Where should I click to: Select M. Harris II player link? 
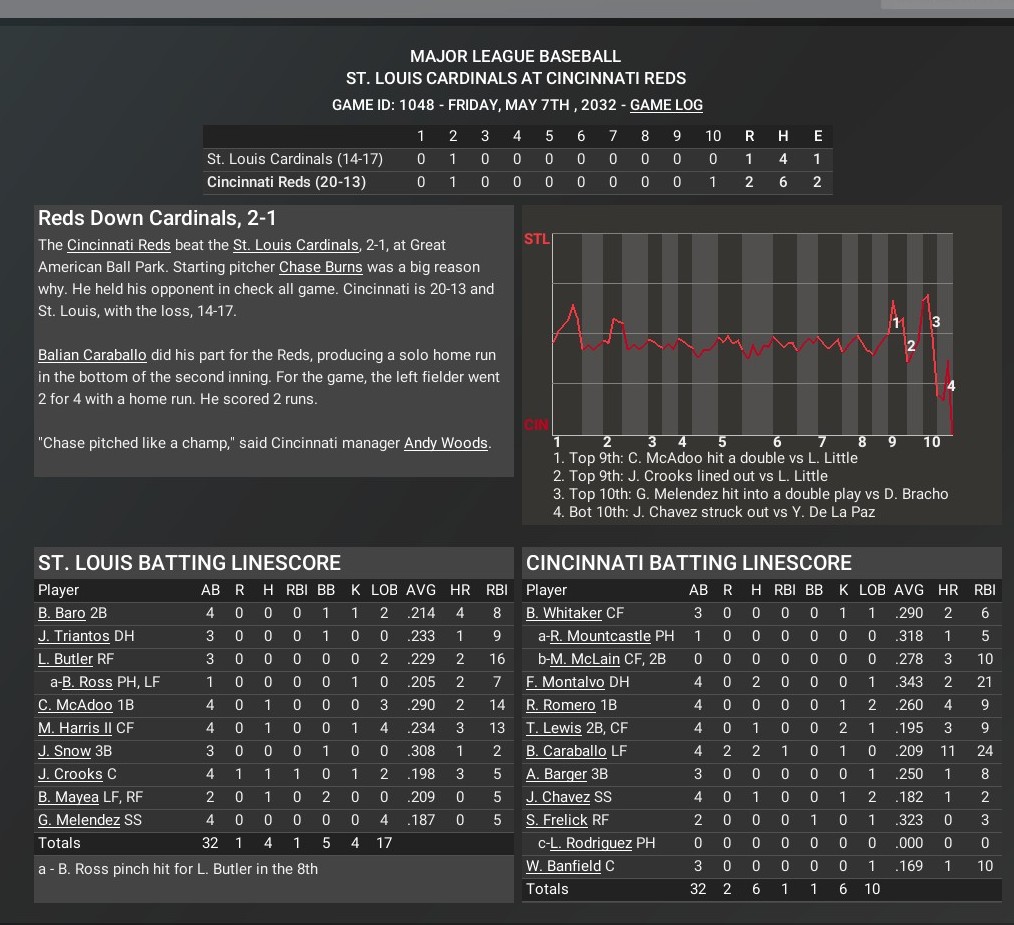pyautogui.click(x=75, y=728)
